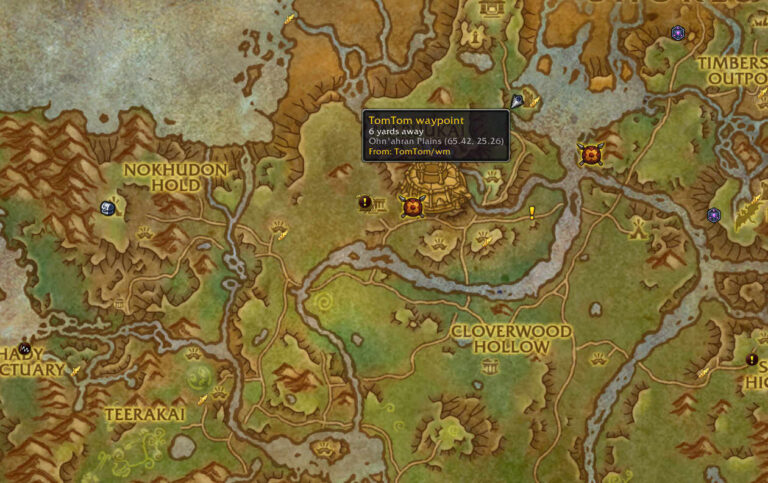Screen dimensions: 768x483
Task: Select the dark exclamation marker at the map's right edge
Action: pos(752,360)
